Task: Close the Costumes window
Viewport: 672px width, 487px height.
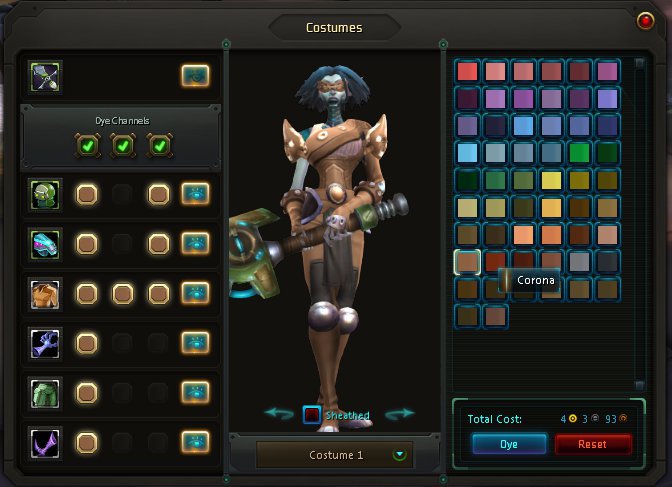Action: 646,20
